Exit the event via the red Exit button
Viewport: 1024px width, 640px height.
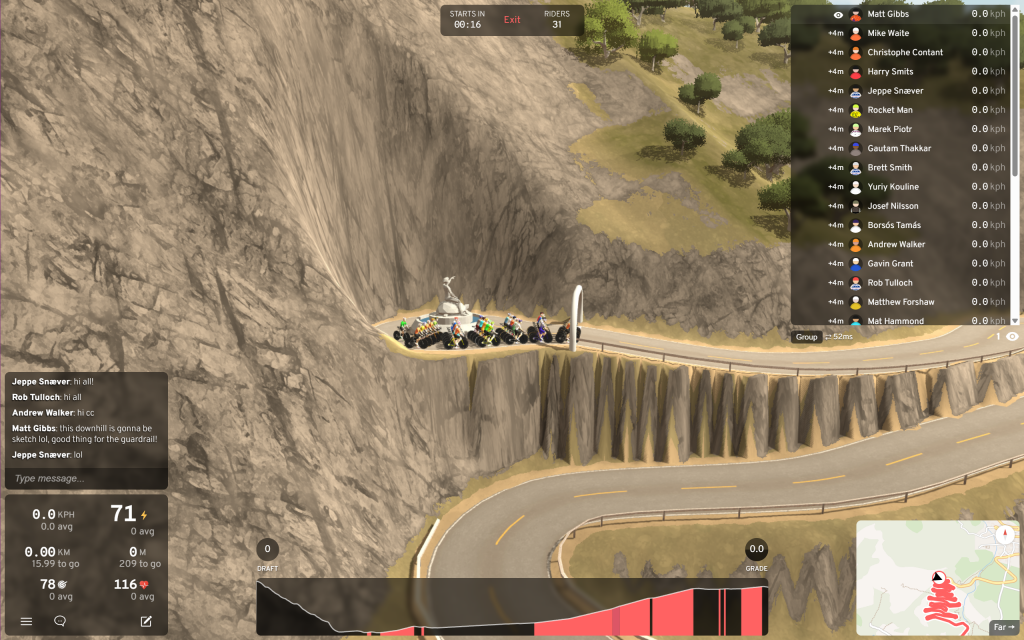coord(512,20)
